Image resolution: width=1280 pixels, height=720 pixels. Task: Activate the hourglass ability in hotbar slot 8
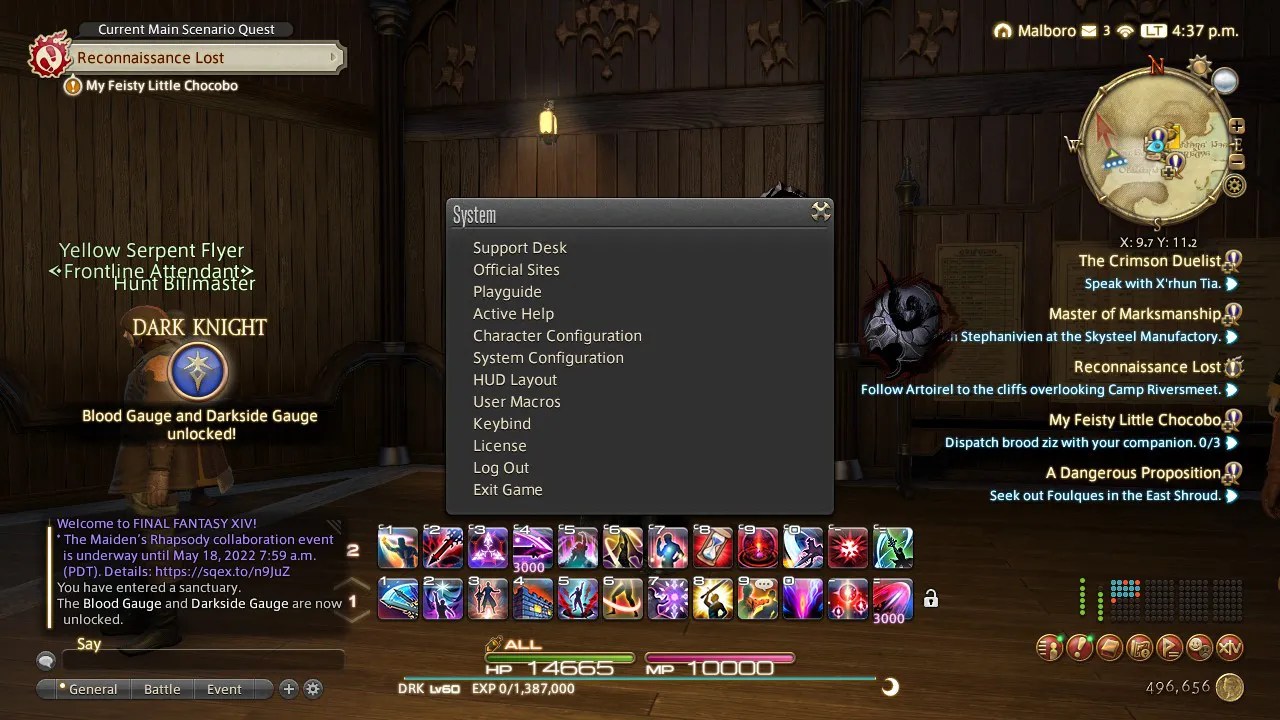(x=712, y=547)
